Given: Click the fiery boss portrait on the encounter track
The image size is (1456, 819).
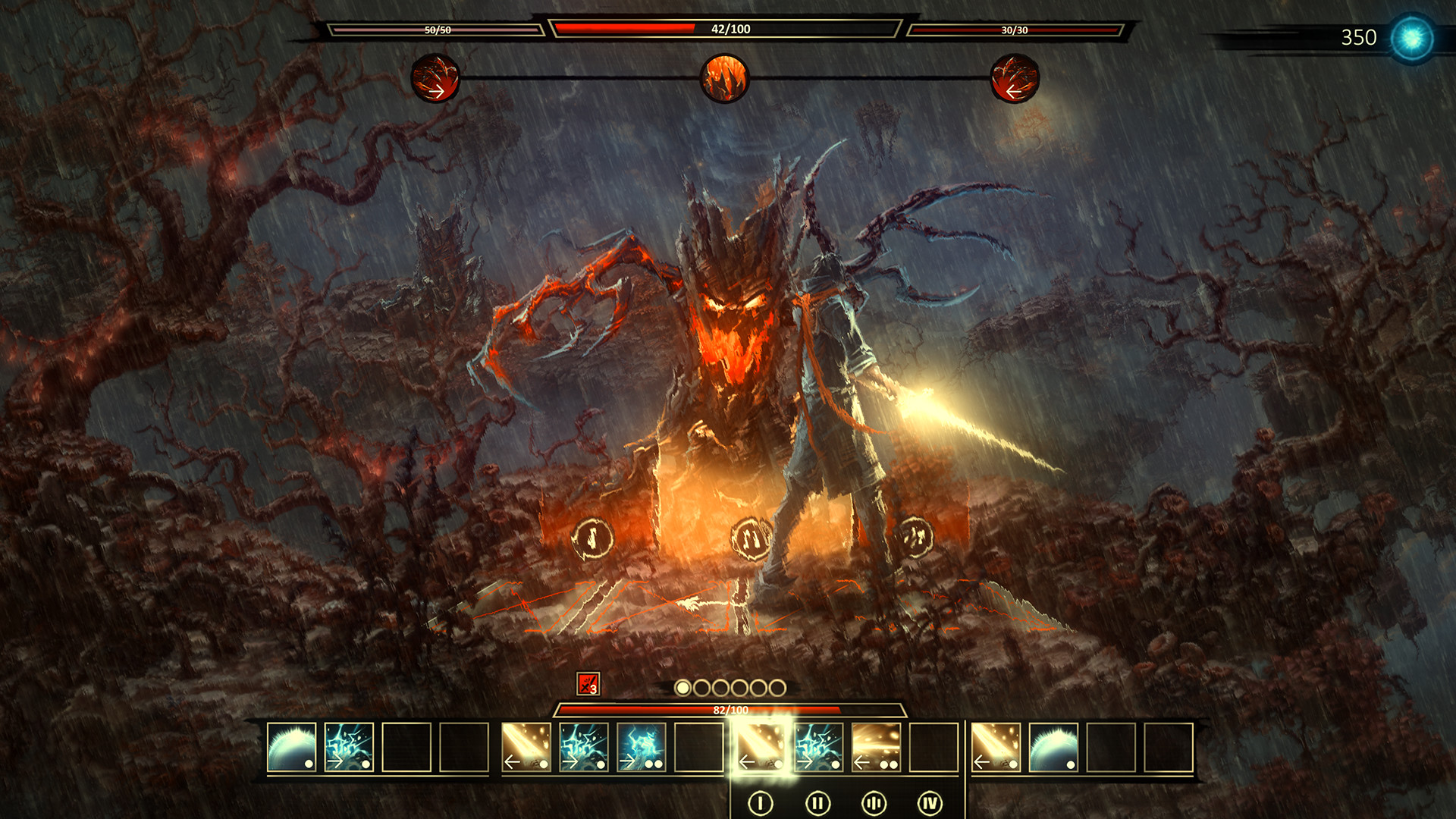Looking at the screenshot, I should [x=726, y=78].
